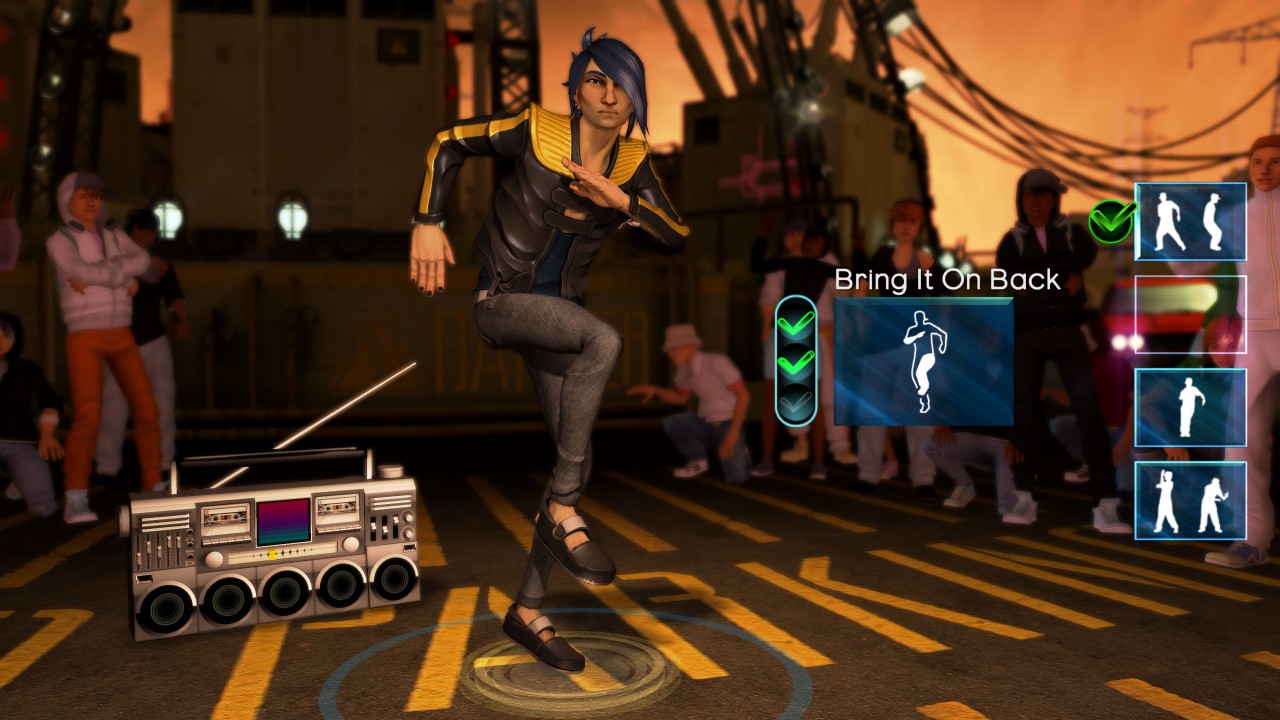Toggle the first green checkmark on the move meter
The image size is (1280, 720).
797,325
